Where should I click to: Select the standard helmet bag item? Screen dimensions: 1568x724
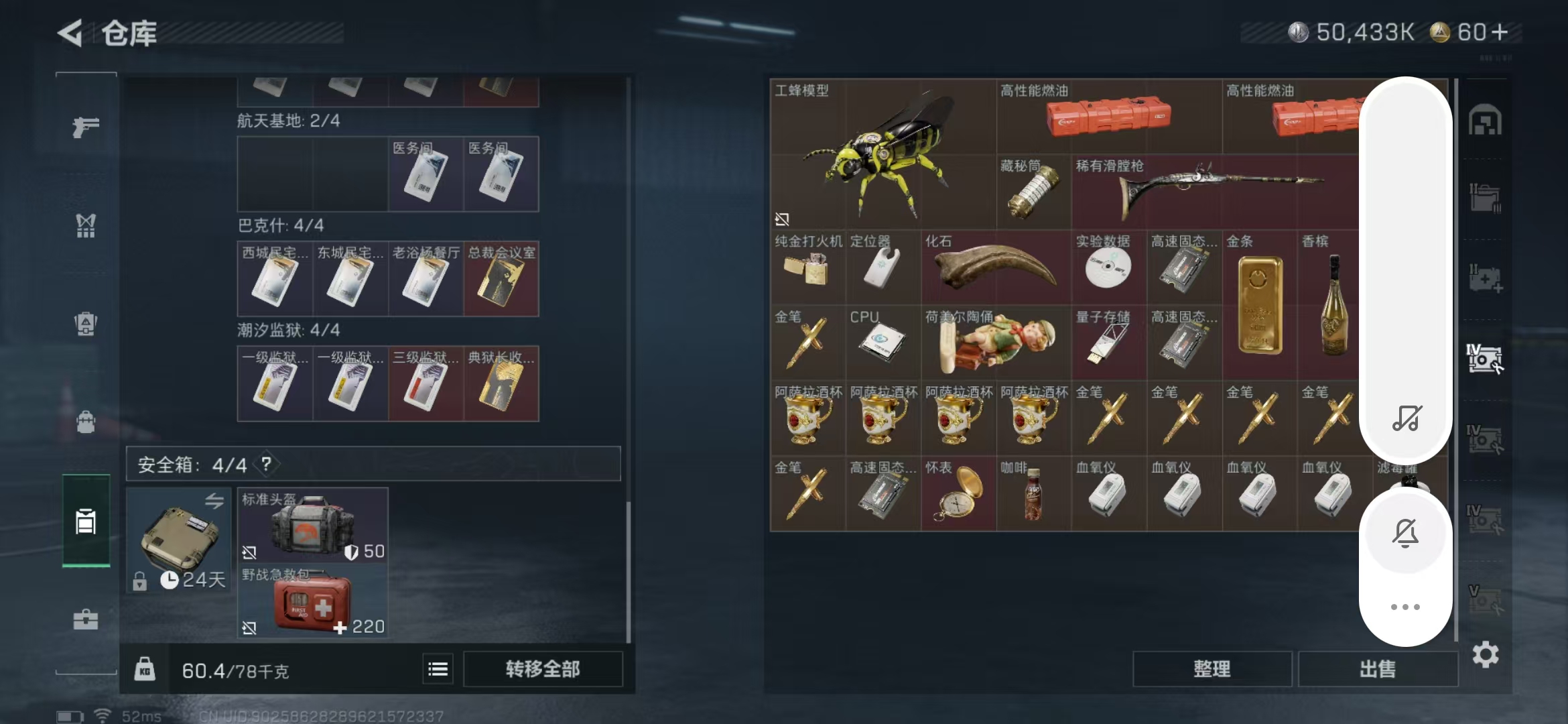312,525
